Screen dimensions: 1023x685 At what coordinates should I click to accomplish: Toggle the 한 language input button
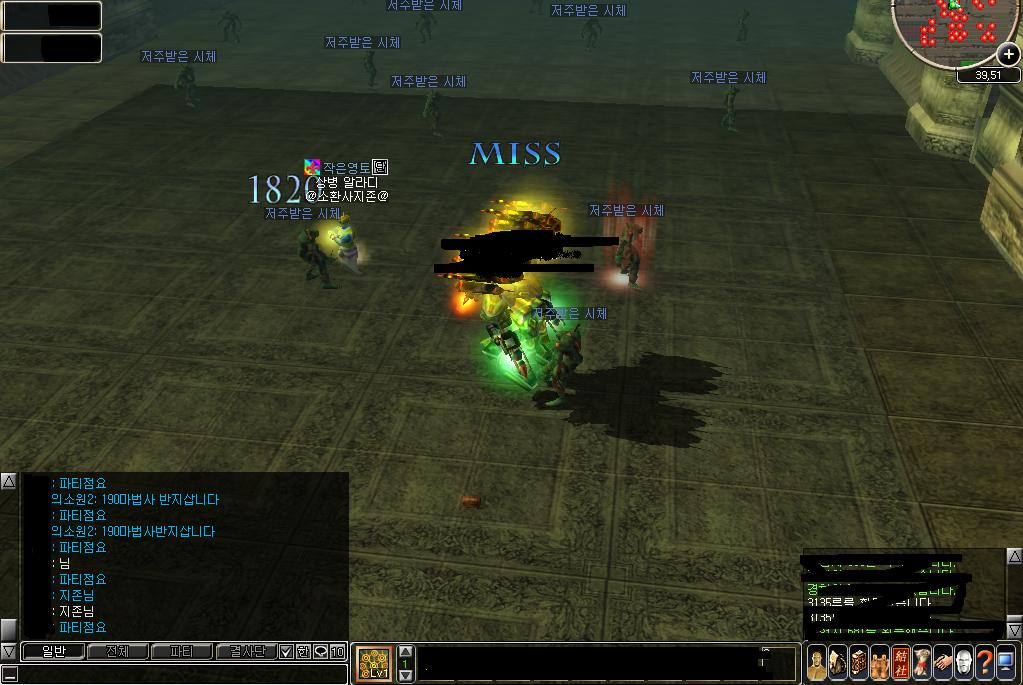coord(303,652)
